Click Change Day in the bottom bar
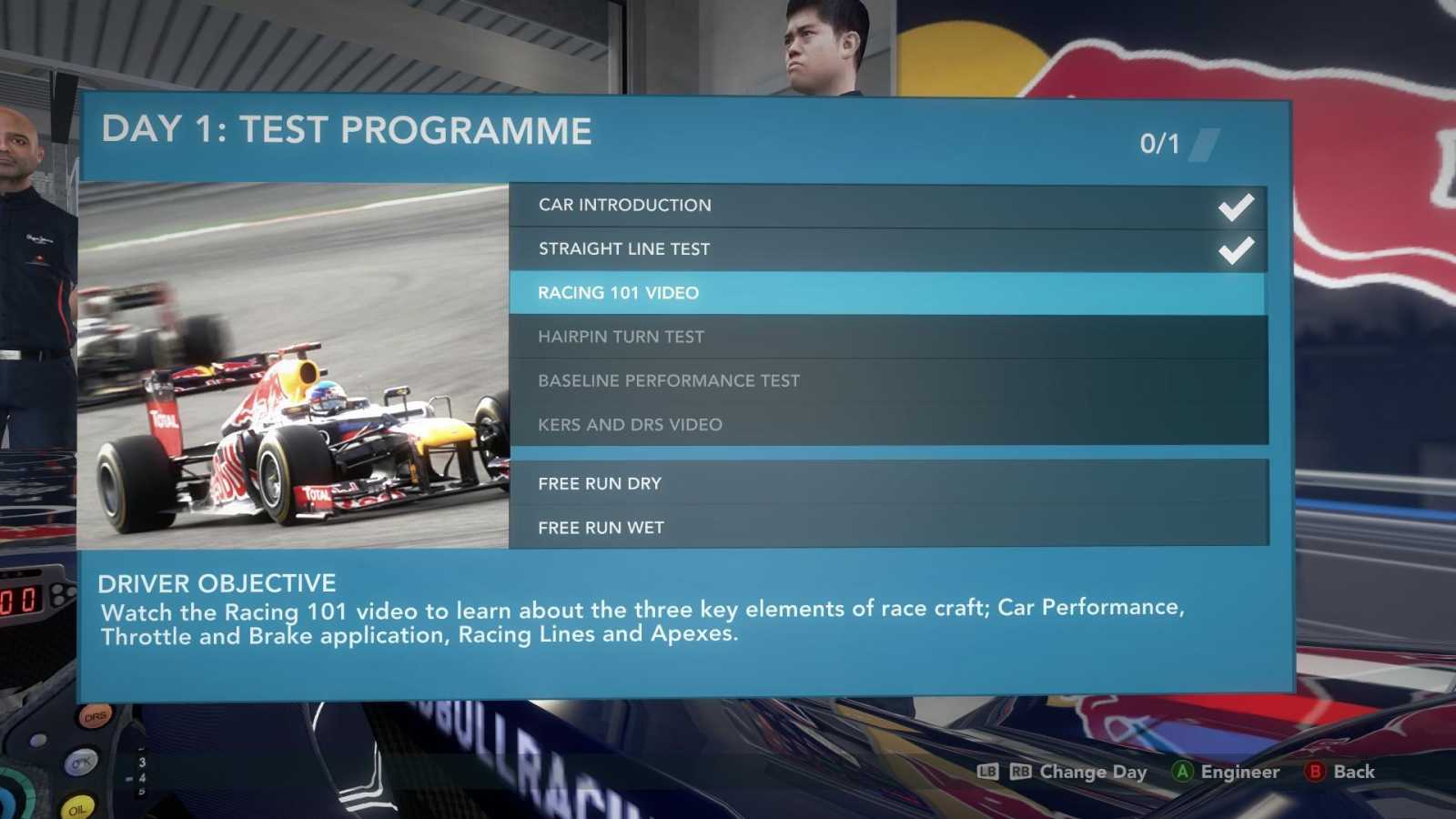This screenshot has width=1456, height=819. click(x=1092, y=772)
